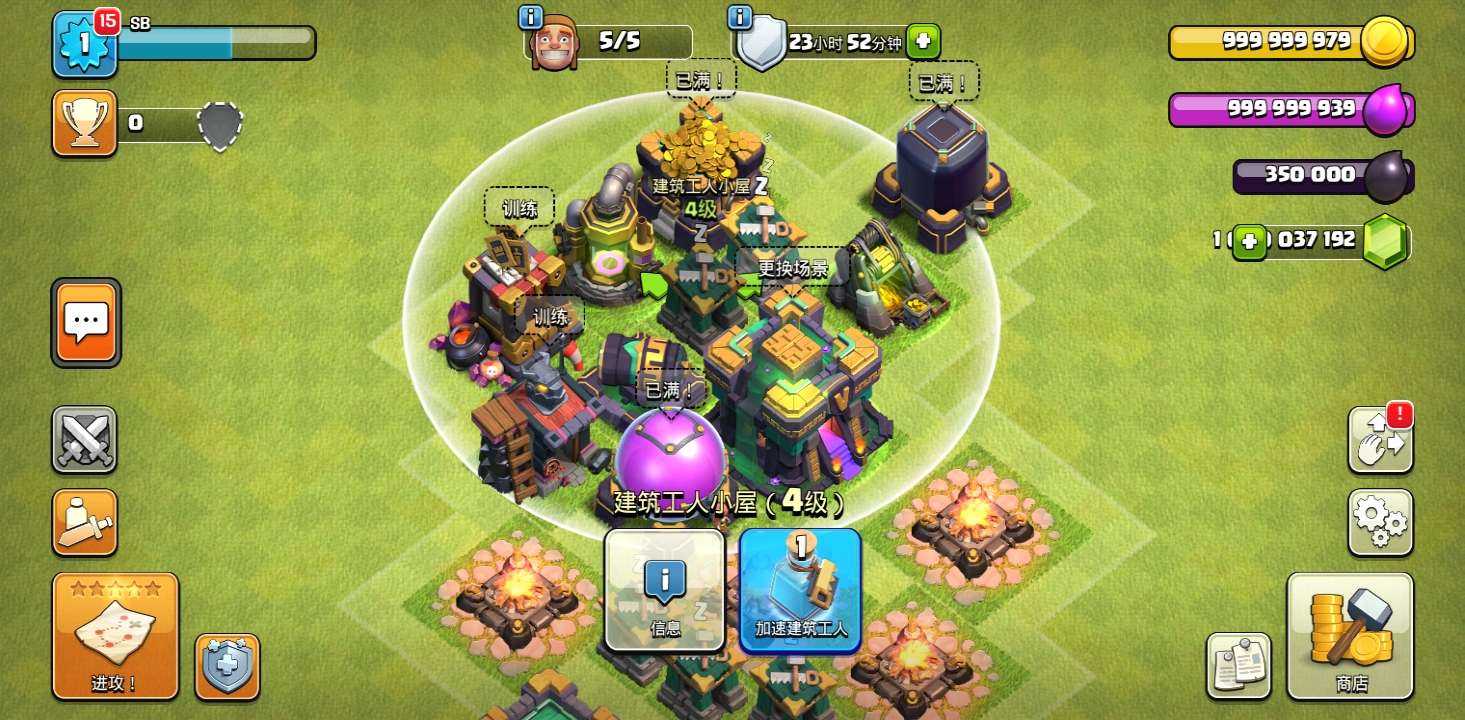This screenshot has height=720, width=1465.
Task: Show shield info icon
Action: [x=740, y=17]
